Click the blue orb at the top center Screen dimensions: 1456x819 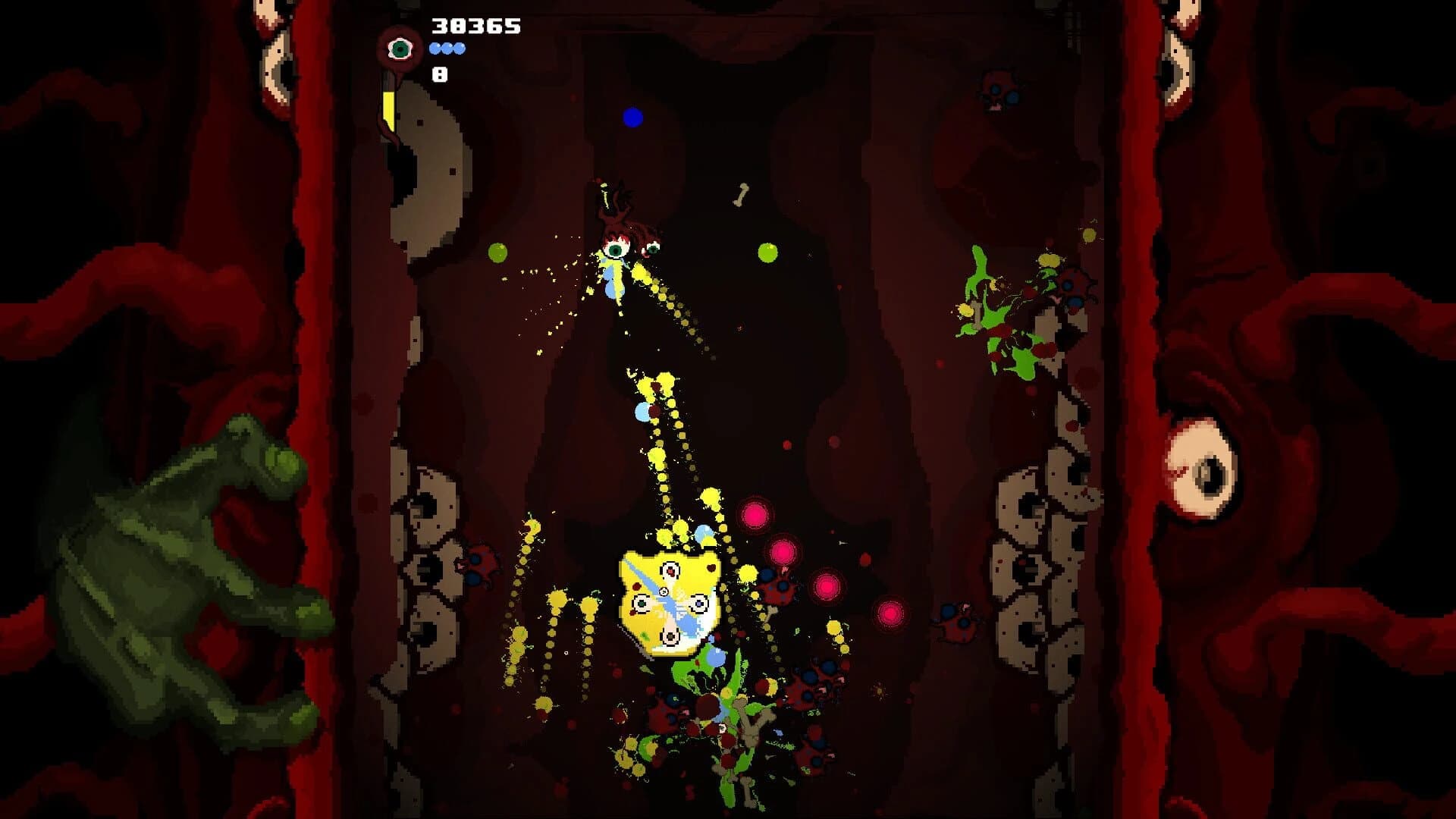click(632, 116)
